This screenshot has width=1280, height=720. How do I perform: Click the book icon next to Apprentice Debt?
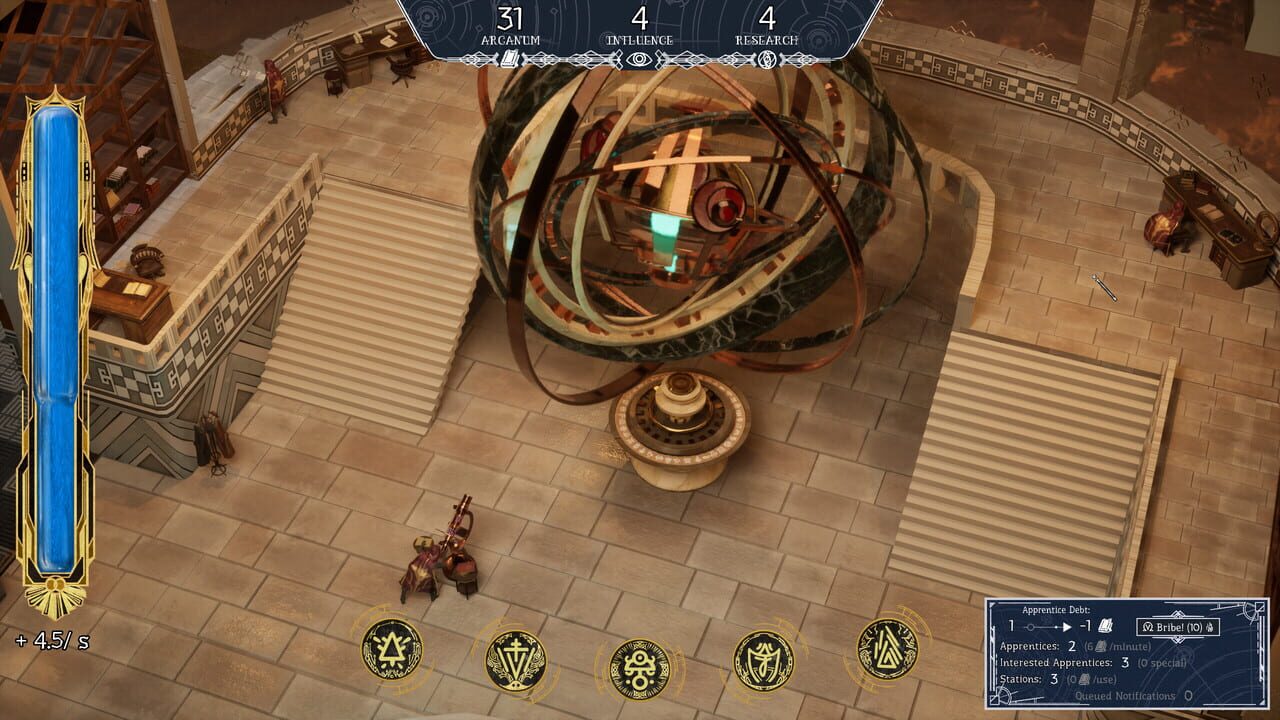(x=1105, y=626)
